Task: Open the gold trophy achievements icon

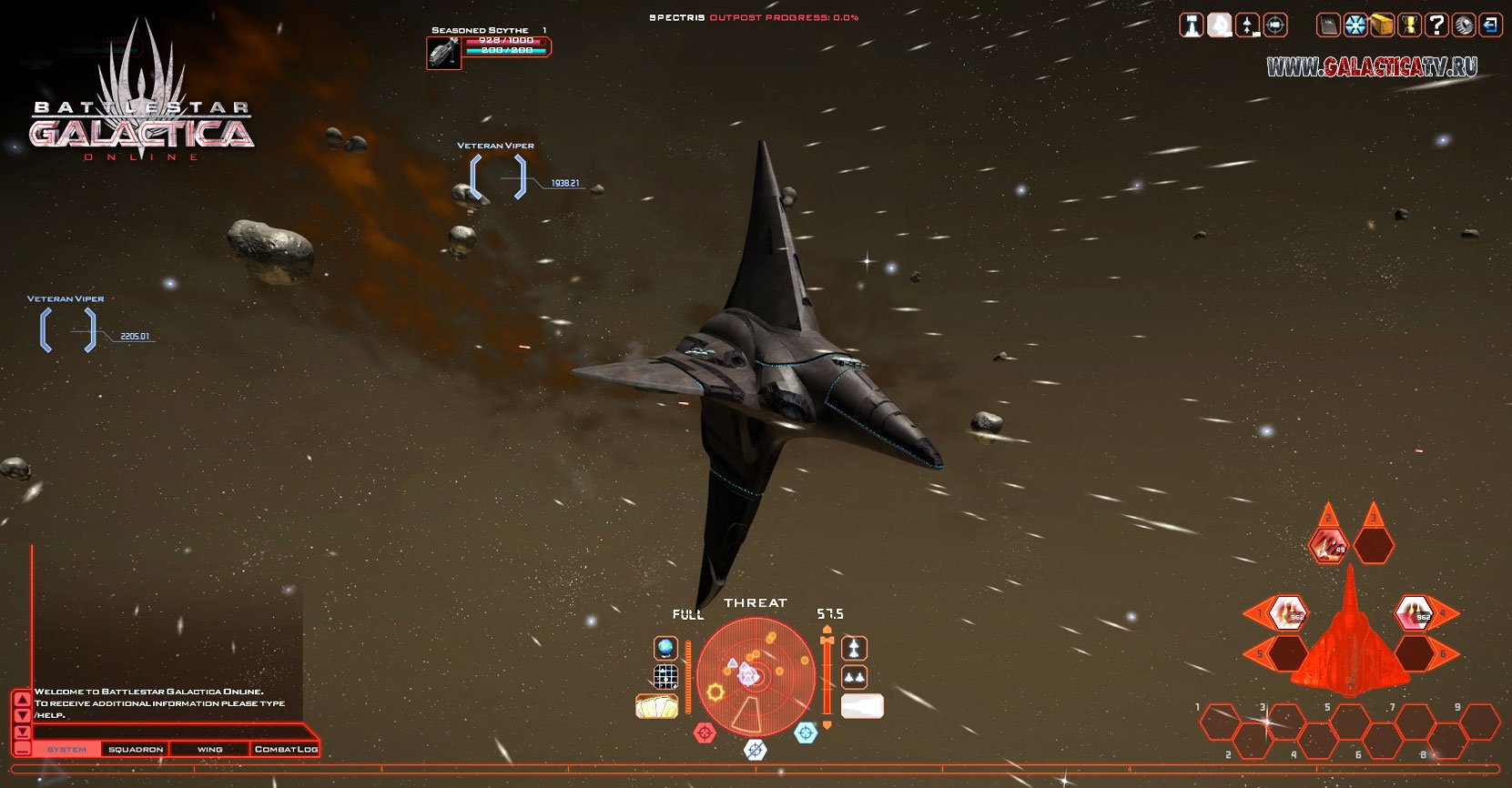Action: (x=1409, y=25)
